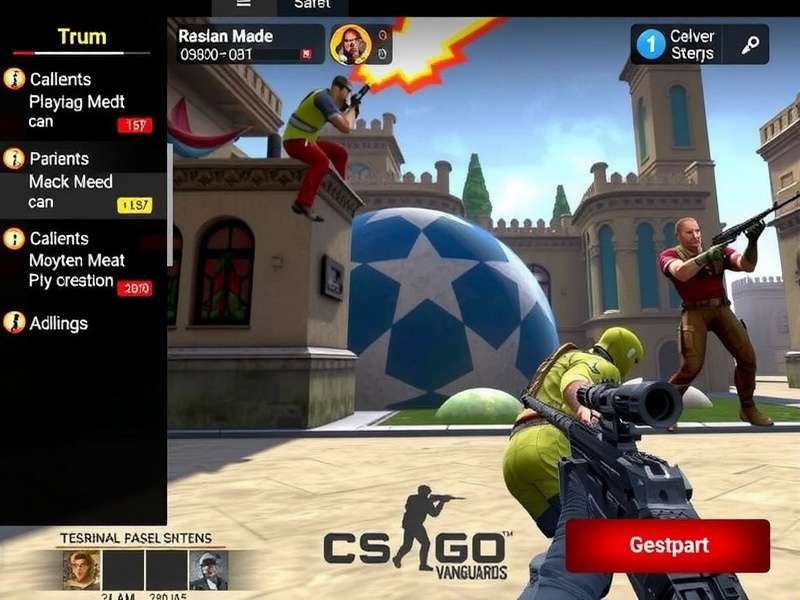Select the Callents Playiag Medt entry

78,101
